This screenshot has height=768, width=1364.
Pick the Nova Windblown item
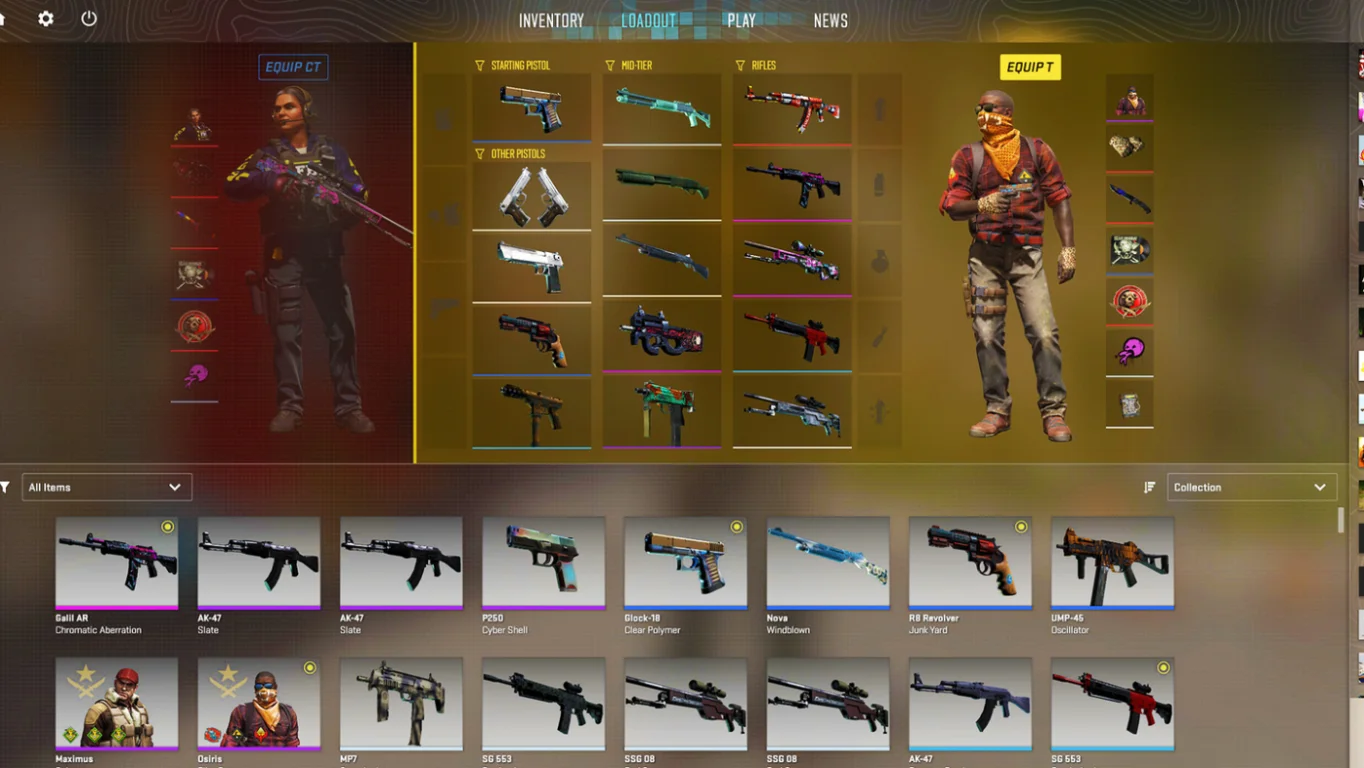[828, 562]
